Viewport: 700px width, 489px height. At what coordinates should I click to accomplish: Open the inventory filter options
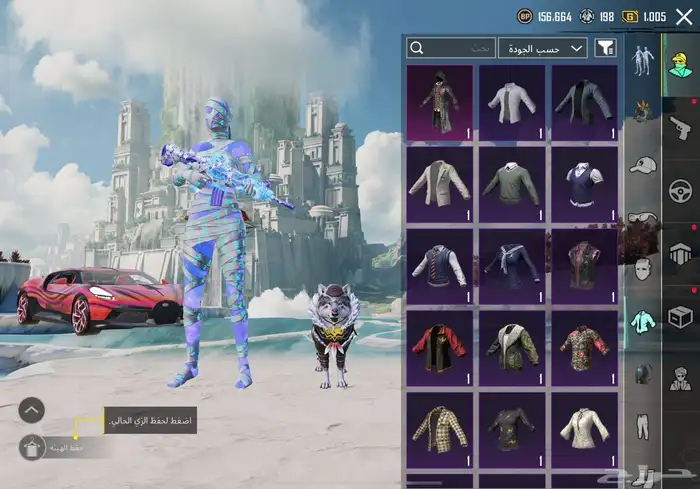(605, 47)
